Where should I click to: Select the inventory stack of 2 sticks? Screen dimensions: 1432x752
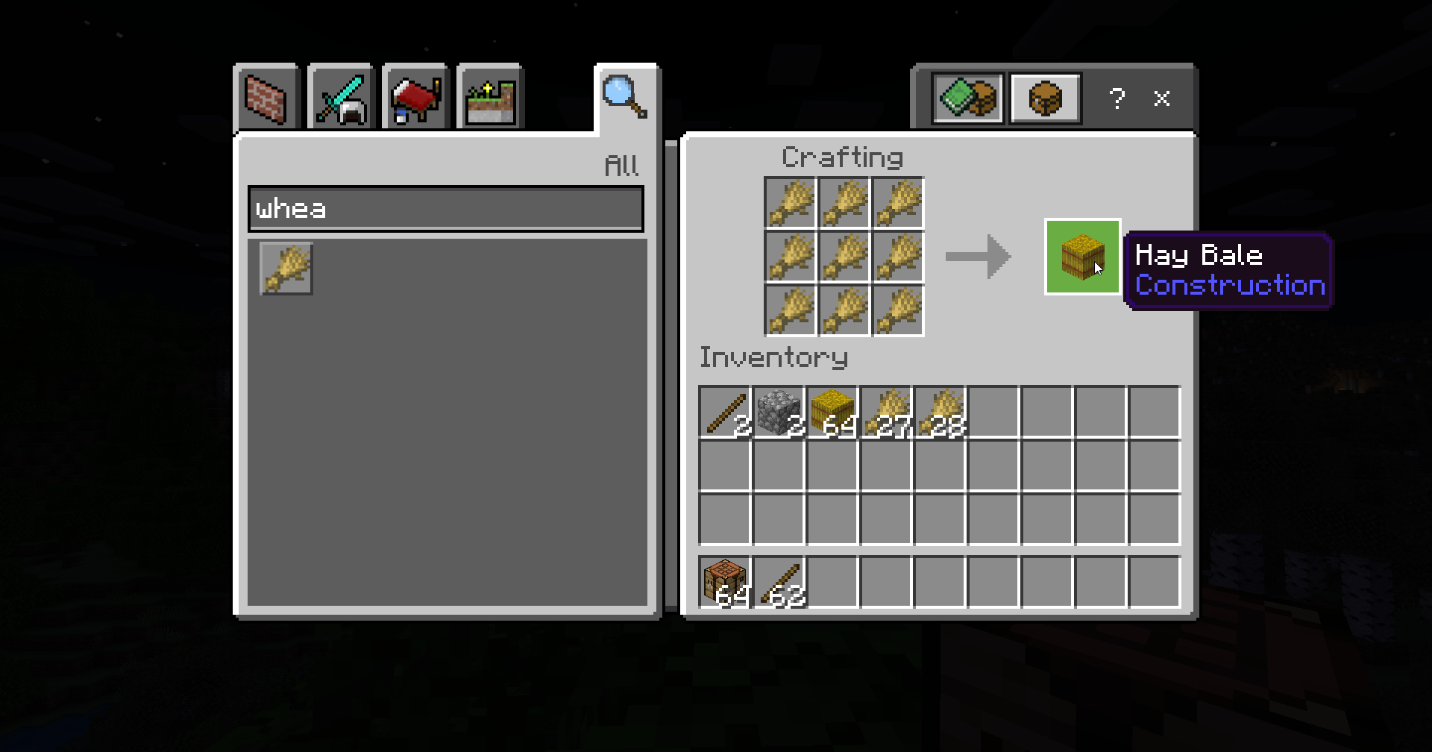pyautogui.click(x=725, y=412)
